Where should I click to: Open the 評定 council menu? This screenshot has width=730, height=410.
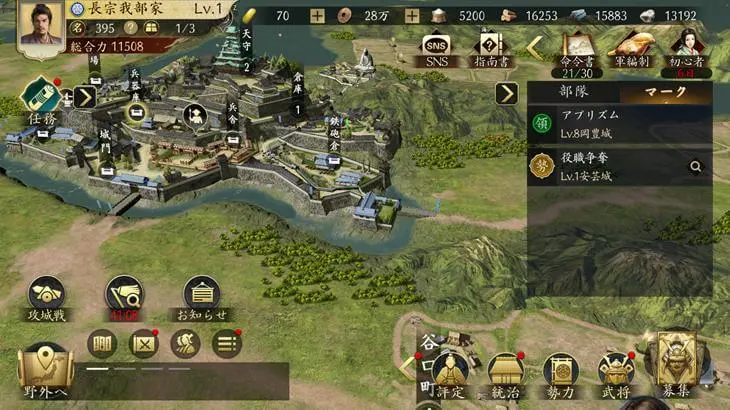[x=451, y=374]
